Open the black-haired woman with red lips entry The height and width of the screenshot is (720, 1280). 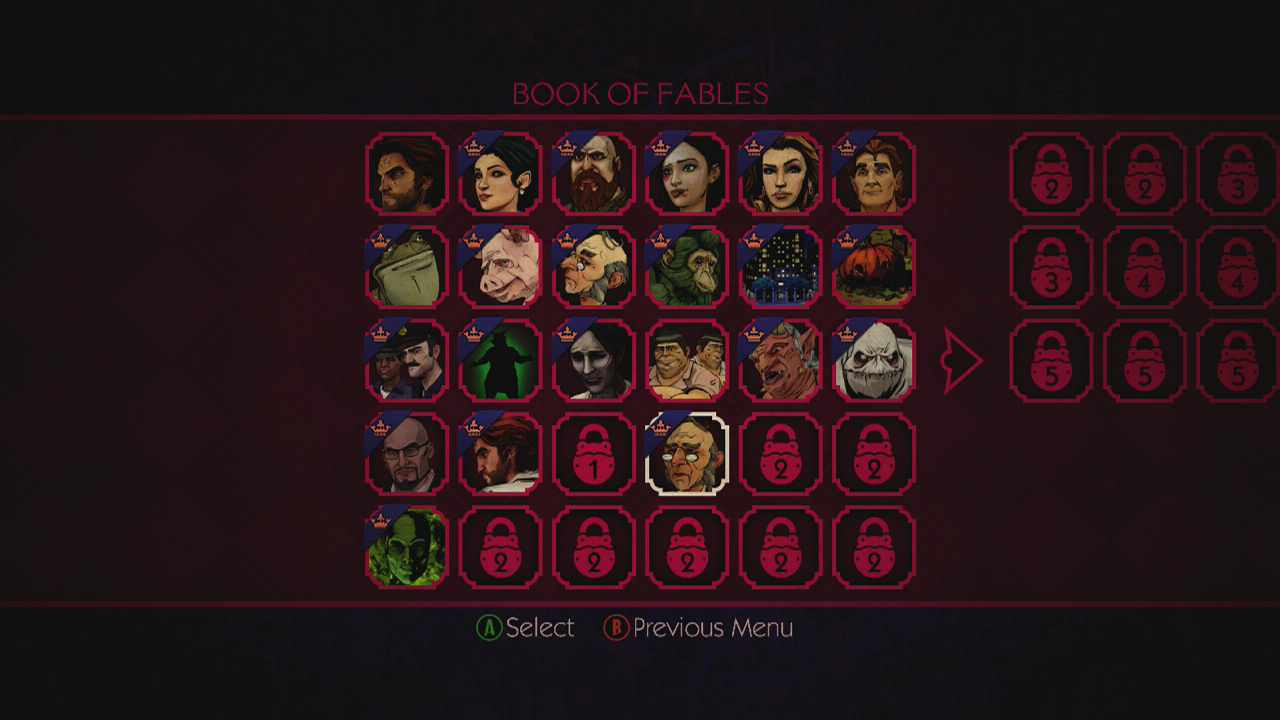pos(500,174)
